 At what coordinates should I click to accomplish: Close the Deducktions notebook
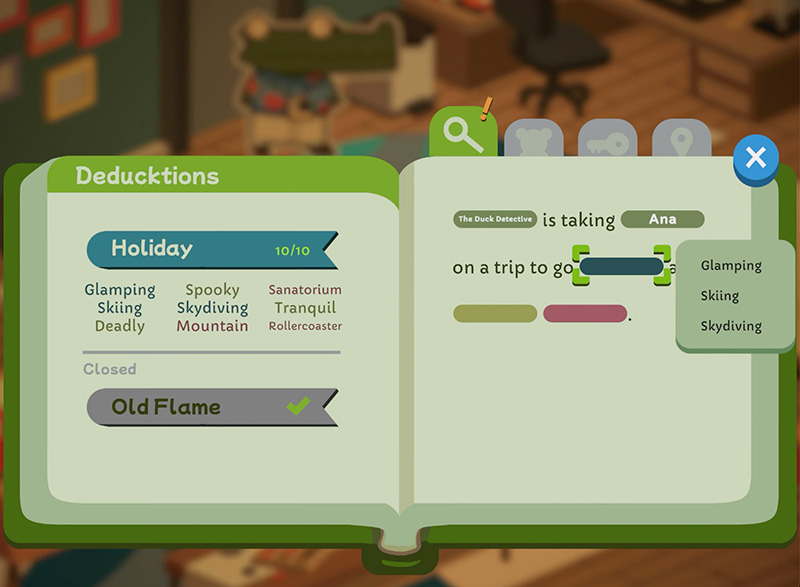click(x=756, y=158)
